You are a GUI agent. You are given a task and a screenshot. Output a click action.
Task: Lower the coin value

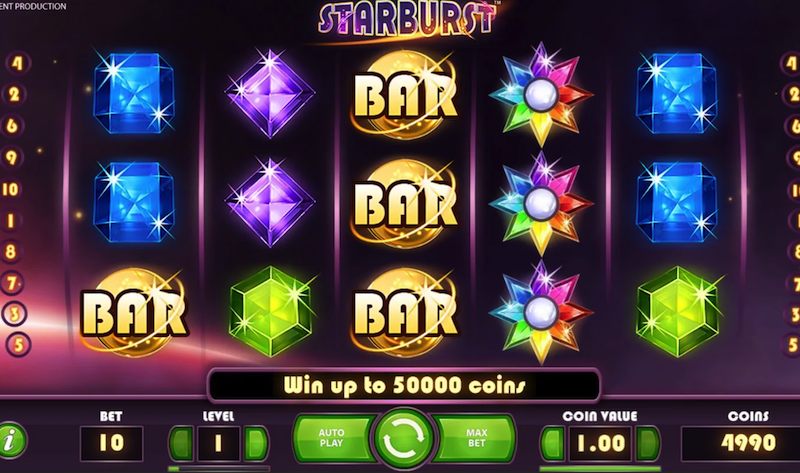552,442
